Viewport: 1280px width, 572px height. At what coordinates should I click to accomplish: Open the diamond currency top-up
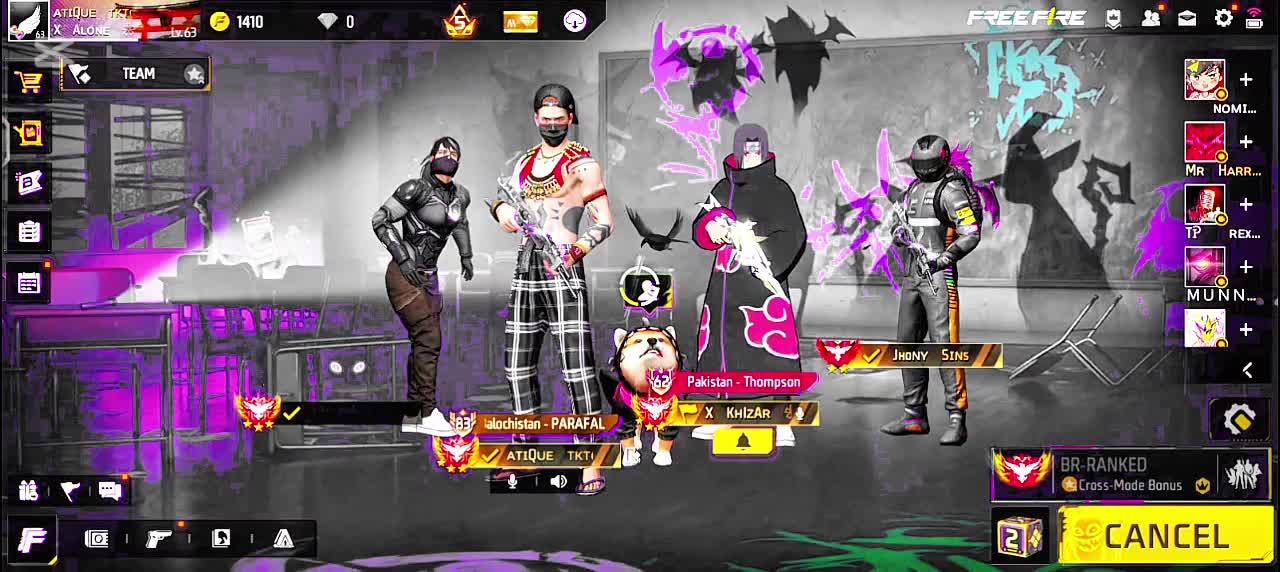[x=336, y=21]
